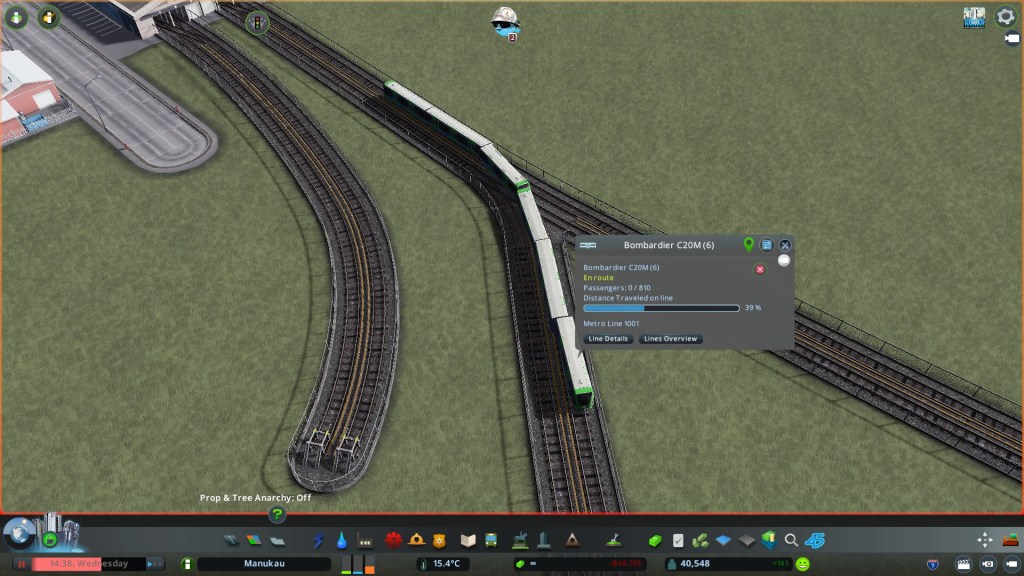Click the pause button beside the date

coord(21,564)
